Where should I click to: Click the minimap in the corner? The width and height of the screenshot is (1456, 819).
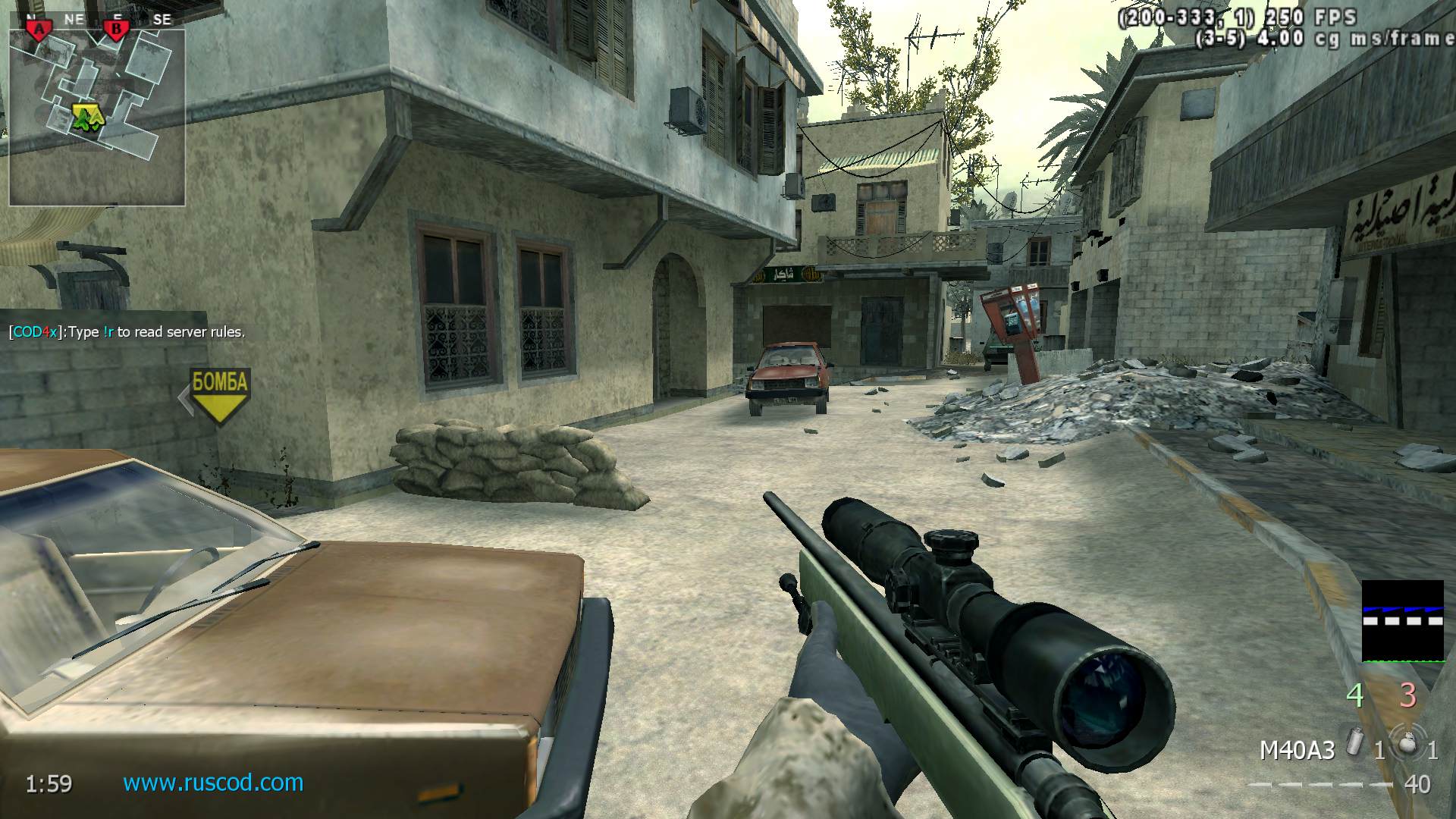97,118
